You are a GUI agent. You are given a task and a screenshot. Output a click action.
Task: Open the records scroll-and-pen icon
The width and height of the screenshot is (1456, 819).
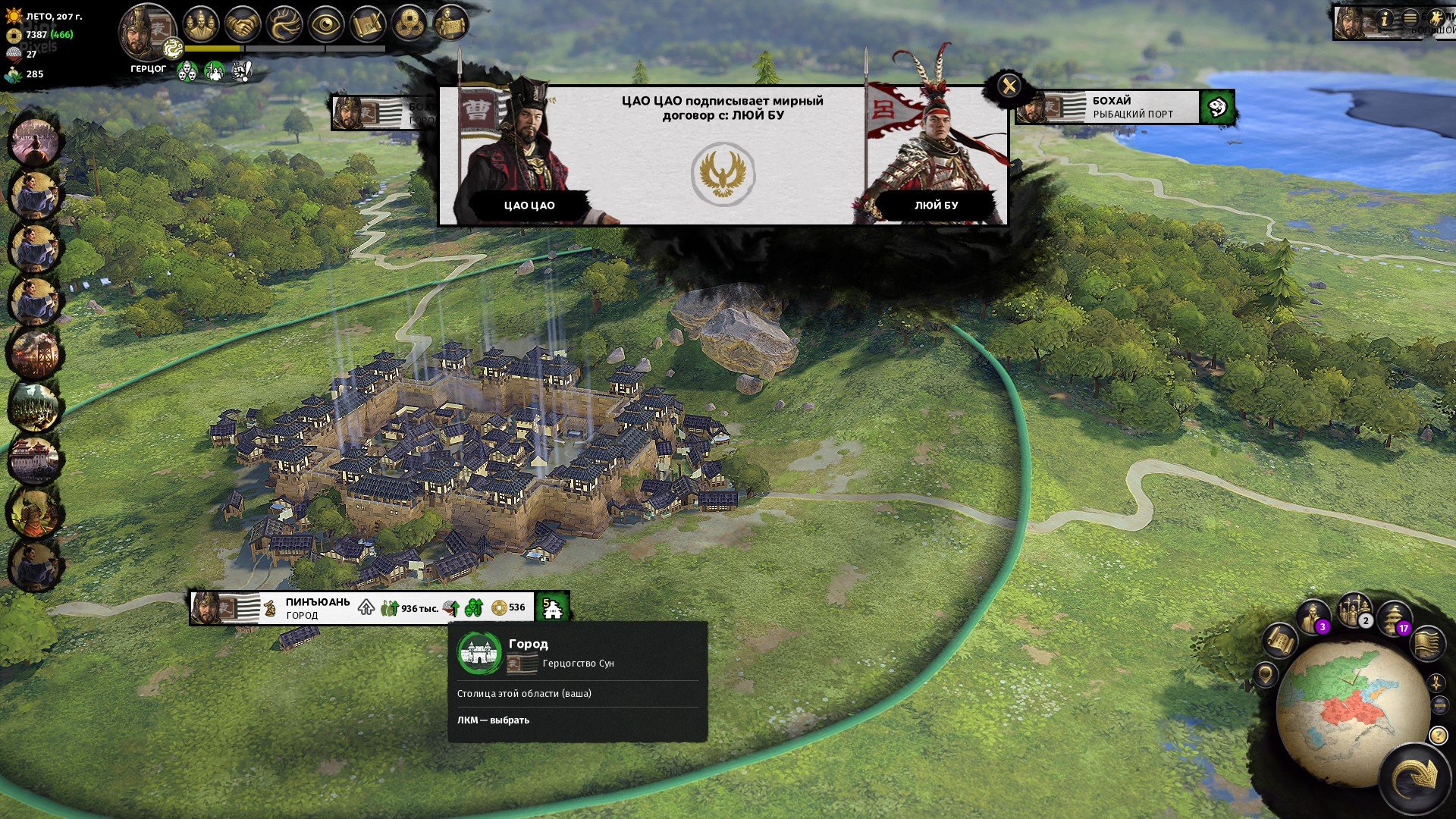[368, 24]
